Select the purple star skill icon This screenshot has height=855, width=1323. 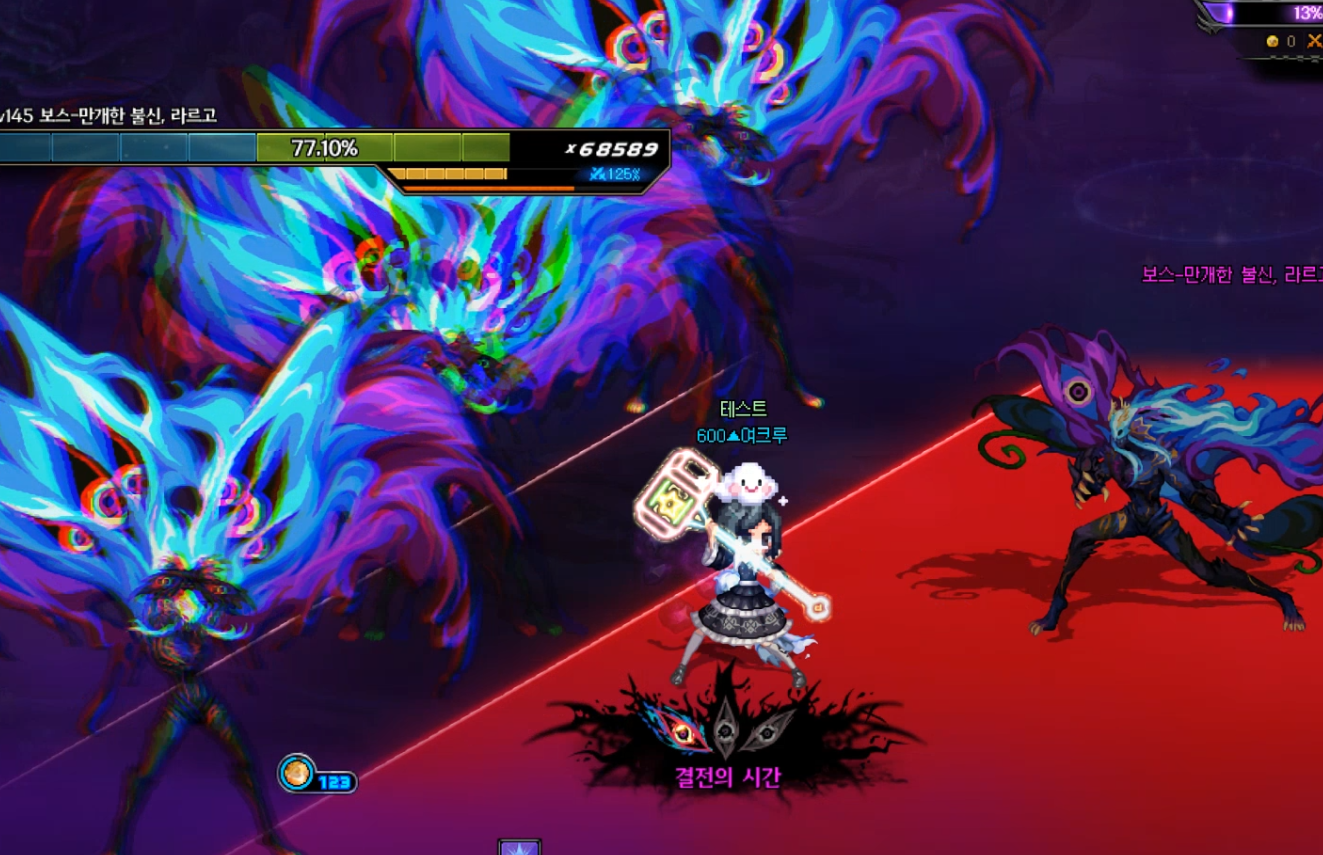(519, 848)
